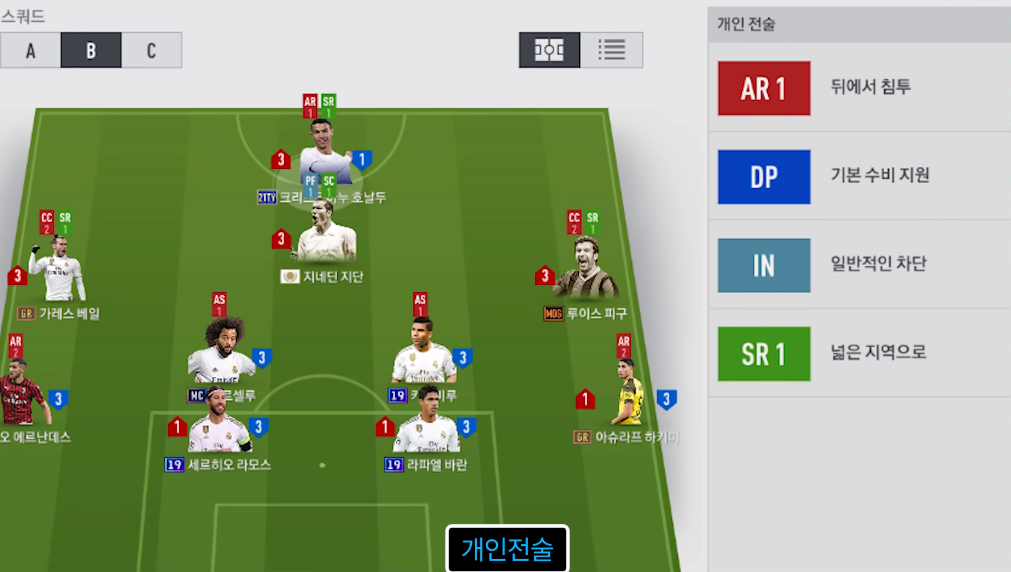Pick the IN interception tactic
Viewport: 1011px width, 572px height.
point(764,265)
